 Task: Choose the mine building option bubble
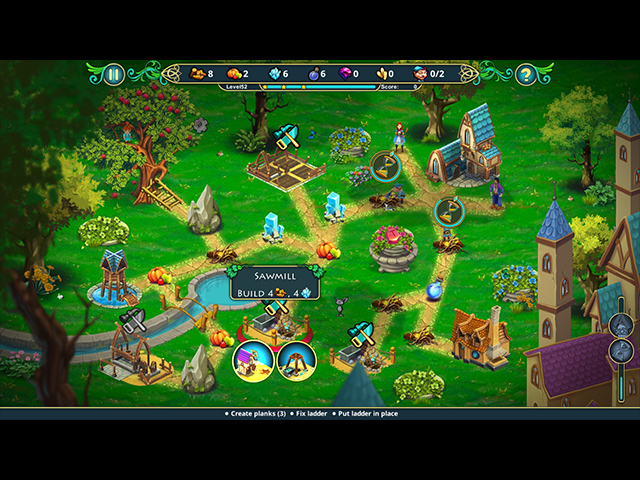(x=296, y=361)
